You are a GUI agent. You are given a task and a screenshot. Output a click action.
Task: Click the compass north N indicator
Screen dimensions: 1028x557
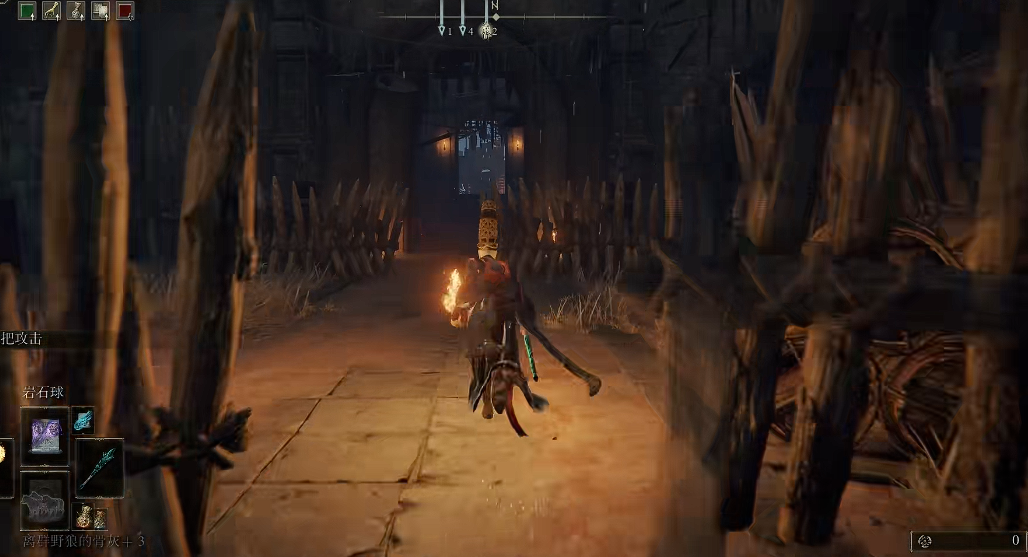coord(493,6)
